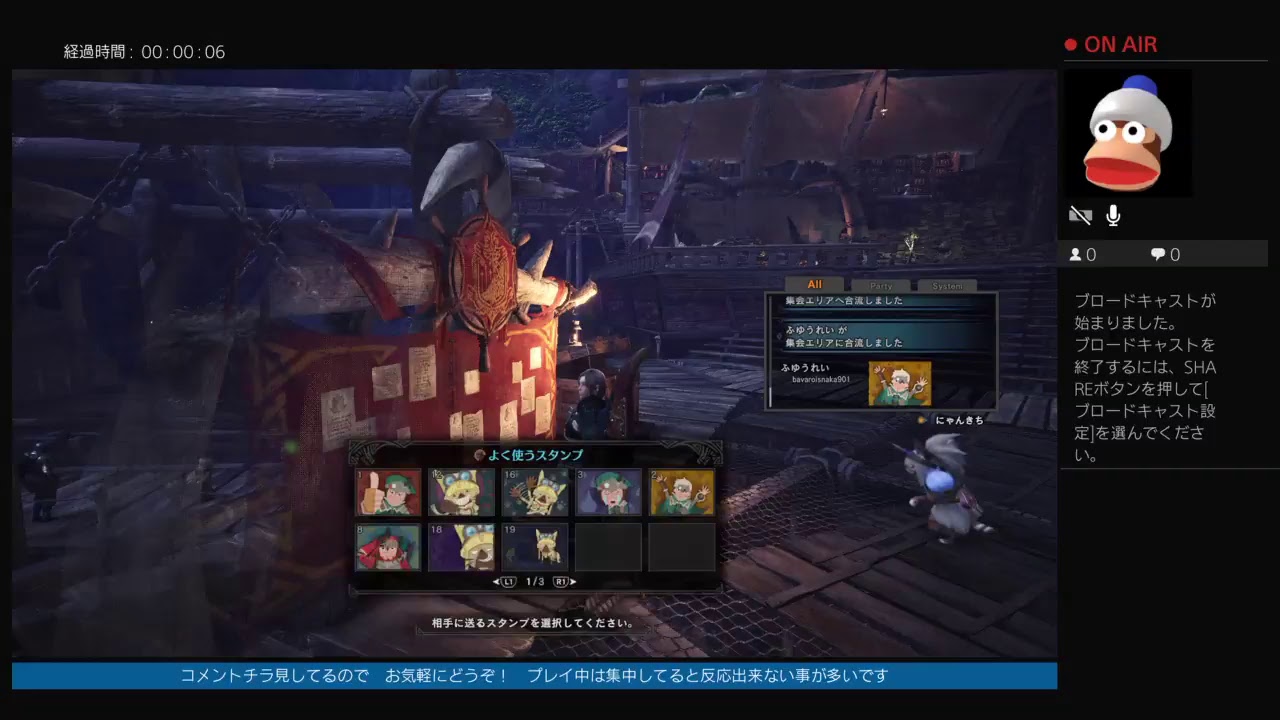Select the waving stamp numbered 16
The image size is (1280, 720).
tap(535, 493)
